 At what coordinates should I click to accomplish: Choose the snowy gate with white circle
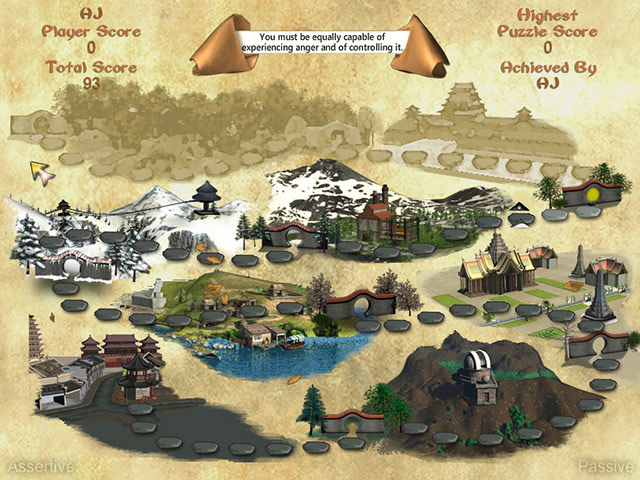[70, 266]
